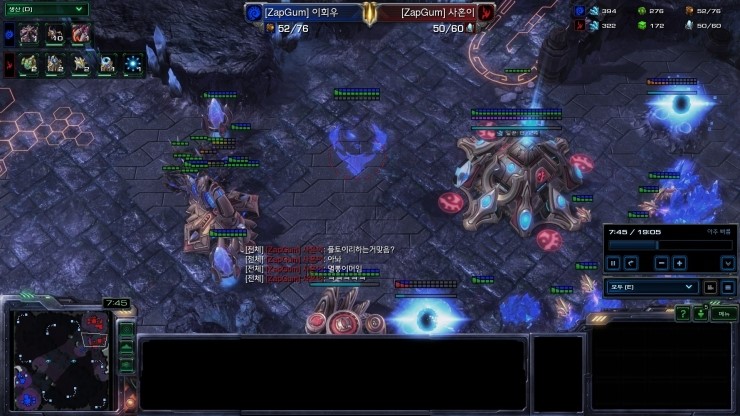Click the red player emblem in production panel
The height and width of the screenshot is (416, 740).
pyautogui.click(x=8, y=66)
